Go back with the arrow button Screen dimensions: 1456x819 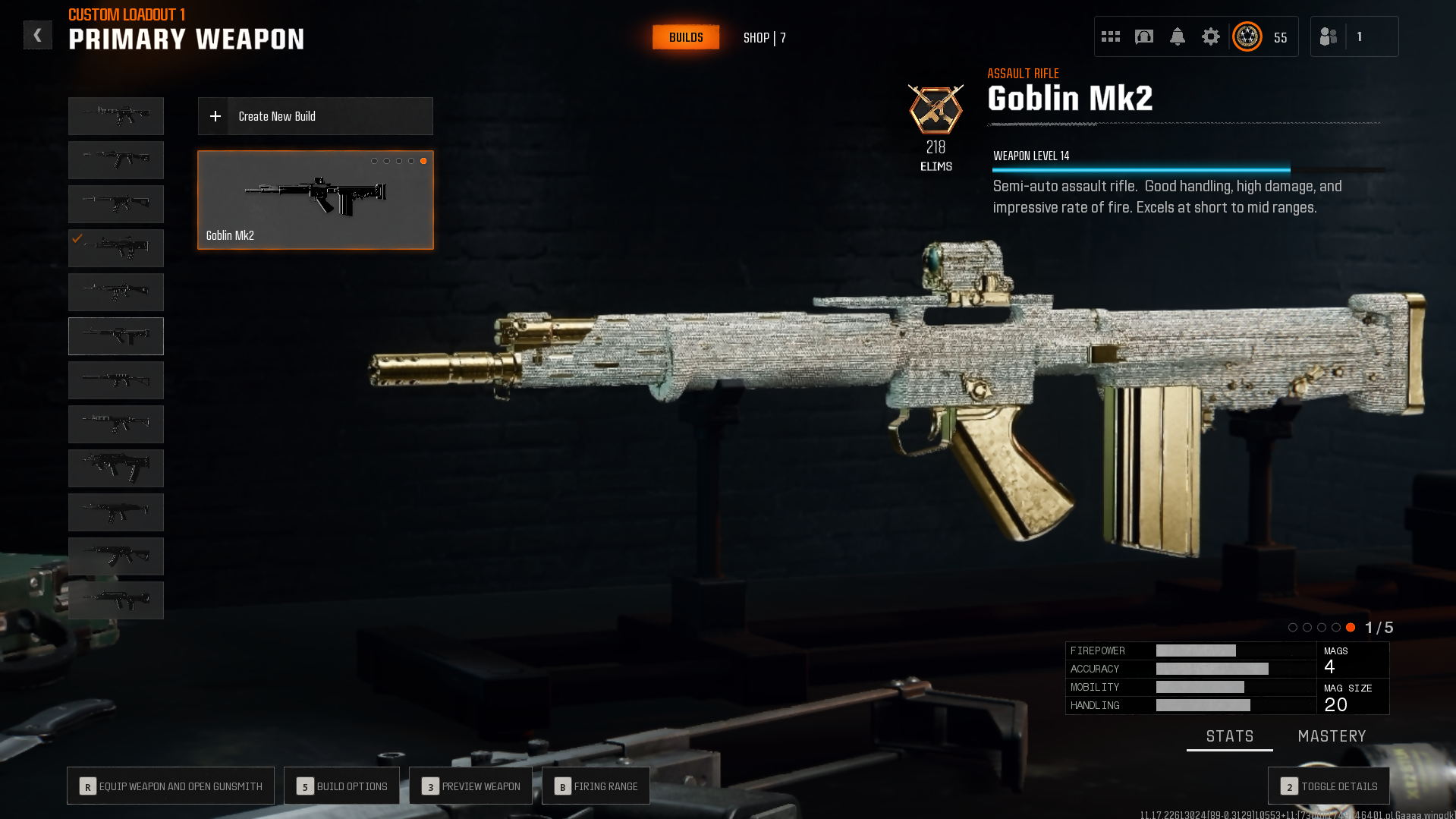[37, 36]
